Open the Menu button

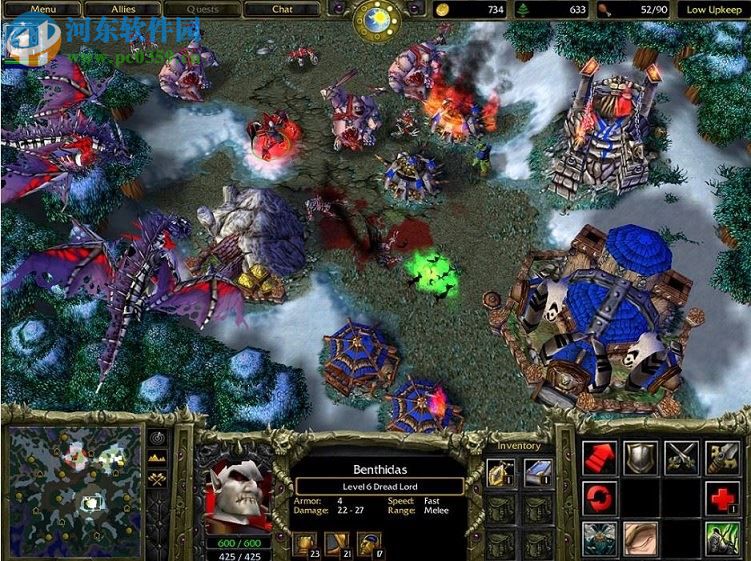(x=41, y=9)
